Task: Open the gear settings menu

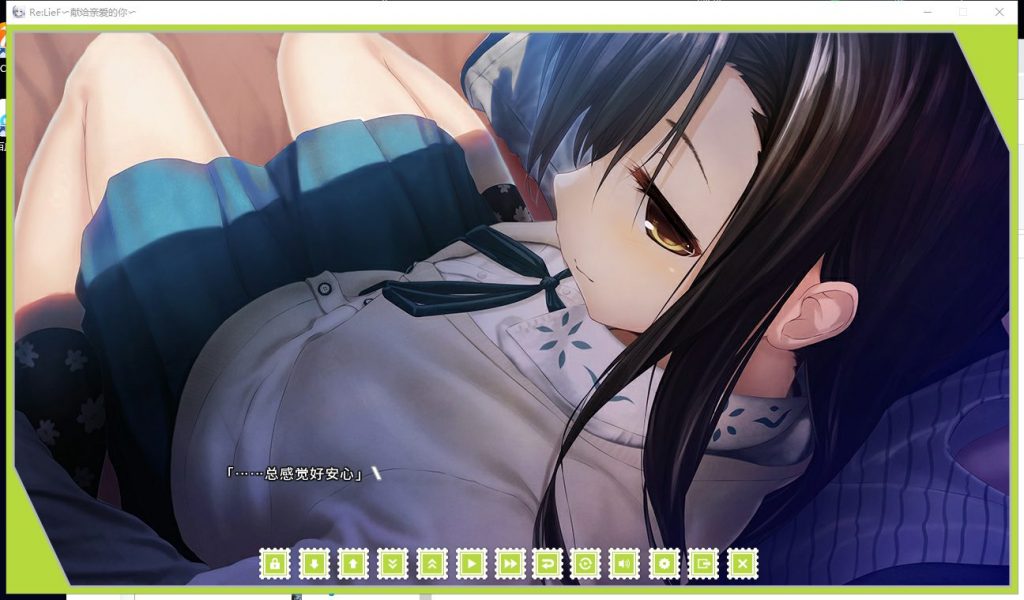Action: click(x=664, y=564)
